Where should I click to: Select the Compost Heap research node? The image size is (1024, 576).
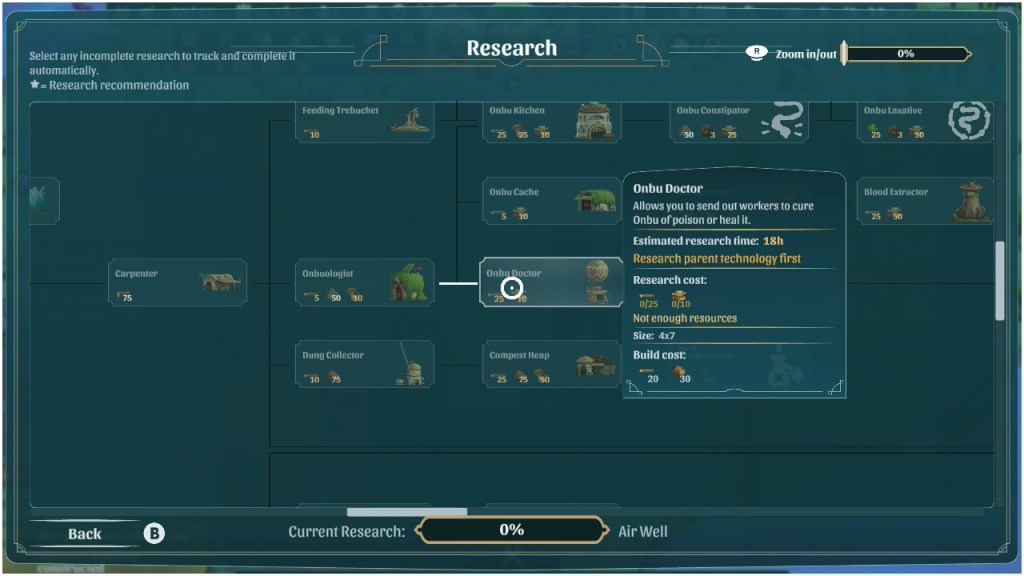551,364
